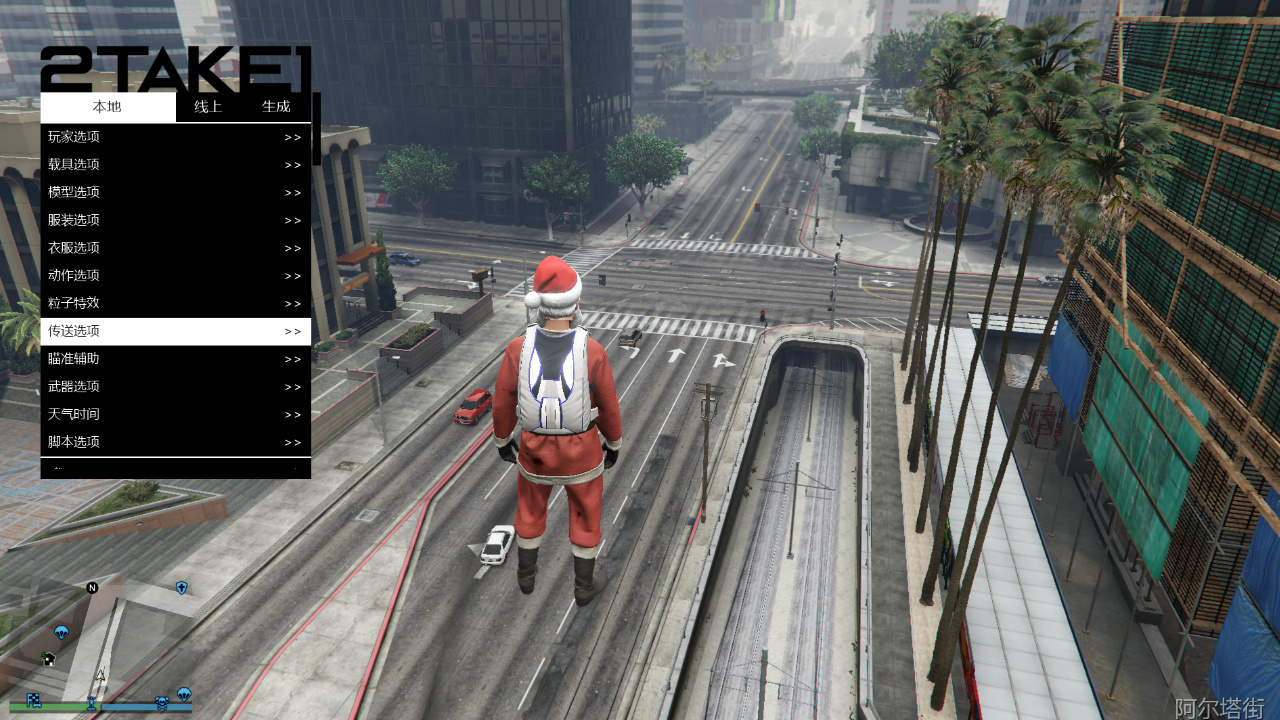Open the 粒子特效 submenu
This screenshot has width=1280, height=720.
click(175, 303)
